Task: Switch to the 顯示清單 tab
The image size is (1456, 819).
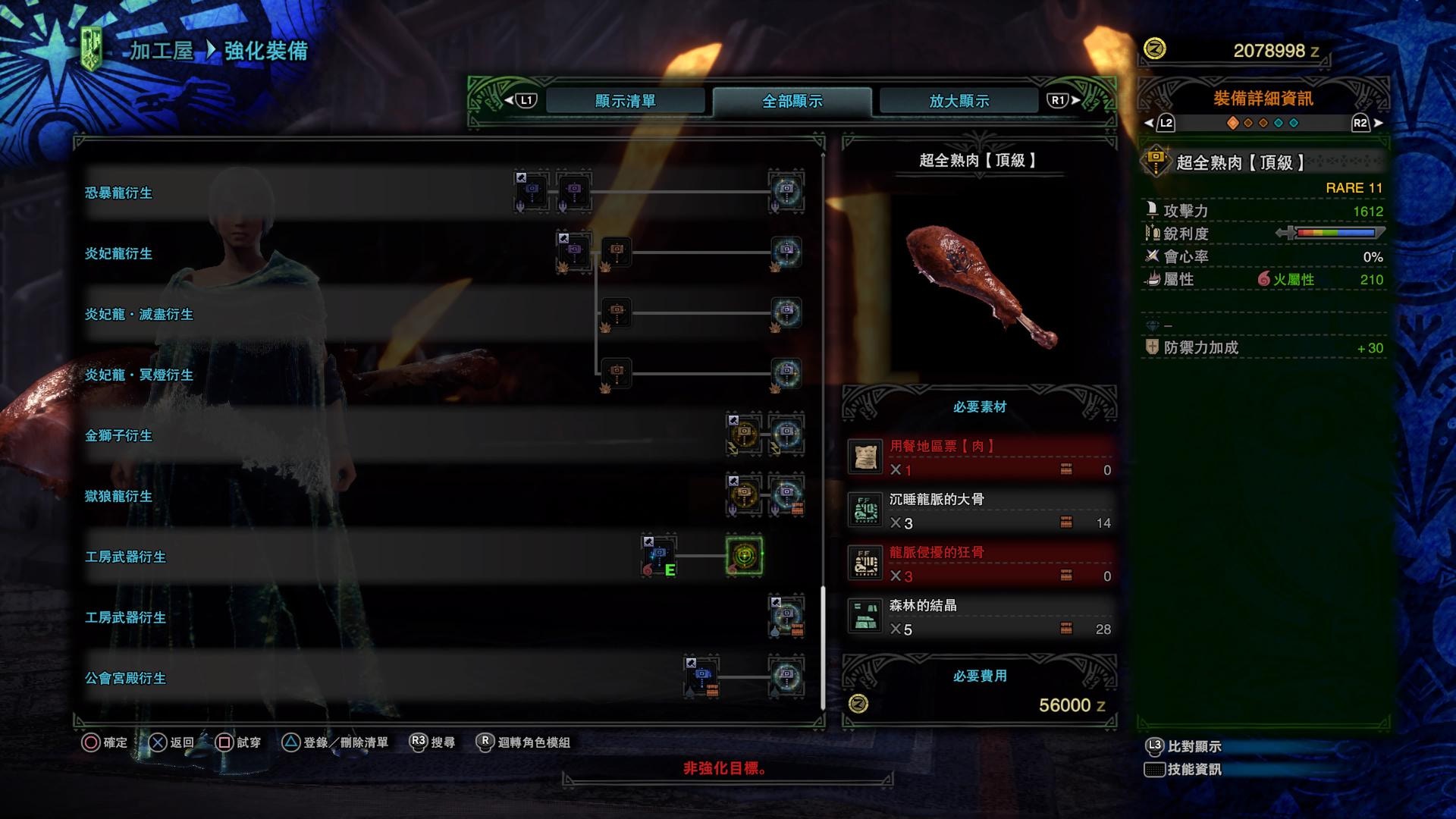Action: click(625, 101)
